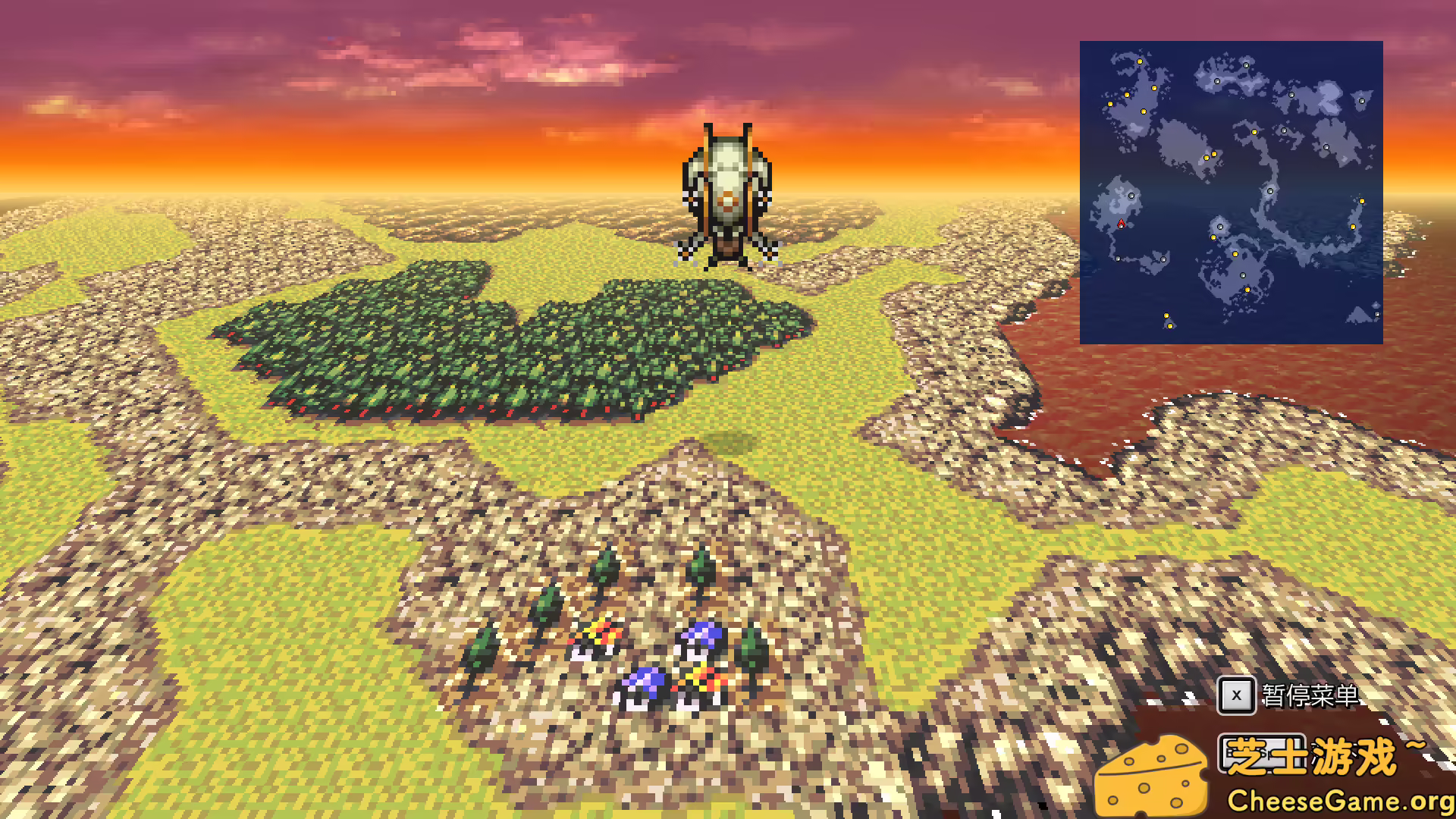The image size is (1456, 819).
Task: Select the yellow marker on the northwest minimap island
Action: (1140, 61)
